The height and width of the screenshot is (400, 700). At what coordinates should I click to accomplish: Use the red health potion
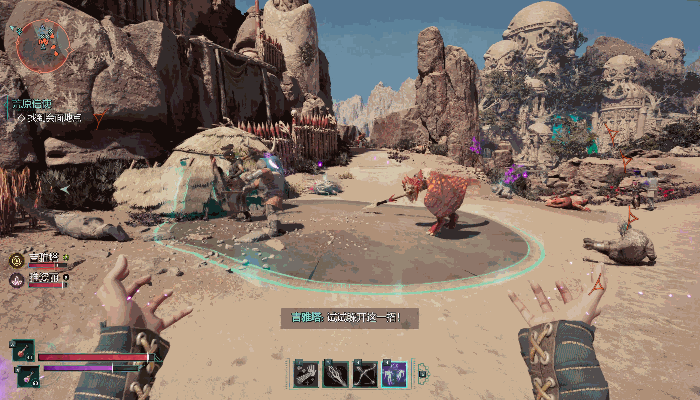tap(24, 351)
